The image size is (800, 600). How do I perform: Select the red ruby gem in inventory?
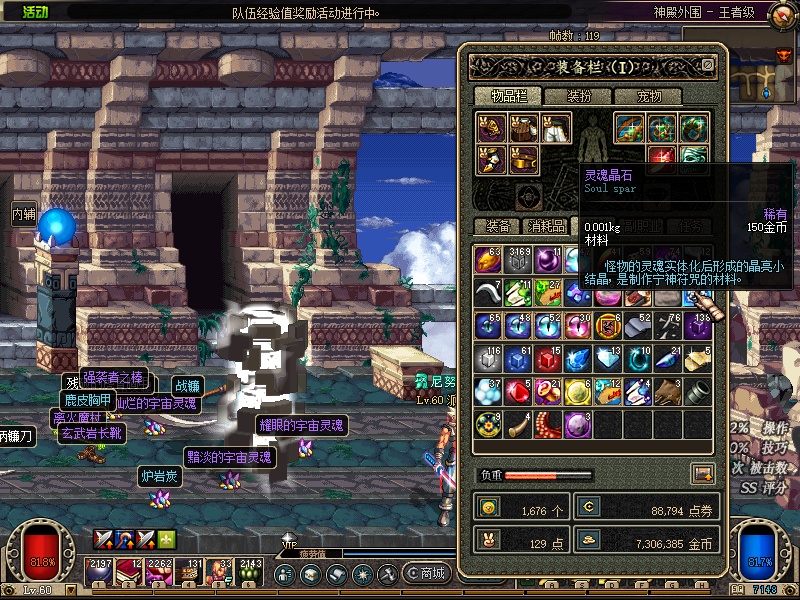pos(516,391)
